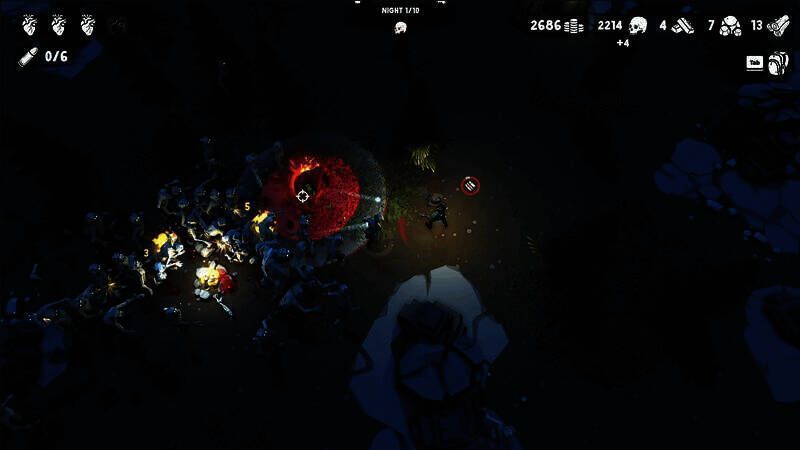Open the backpack inventory icon
This screenshot has height=450, width=800.
[780, 62]
